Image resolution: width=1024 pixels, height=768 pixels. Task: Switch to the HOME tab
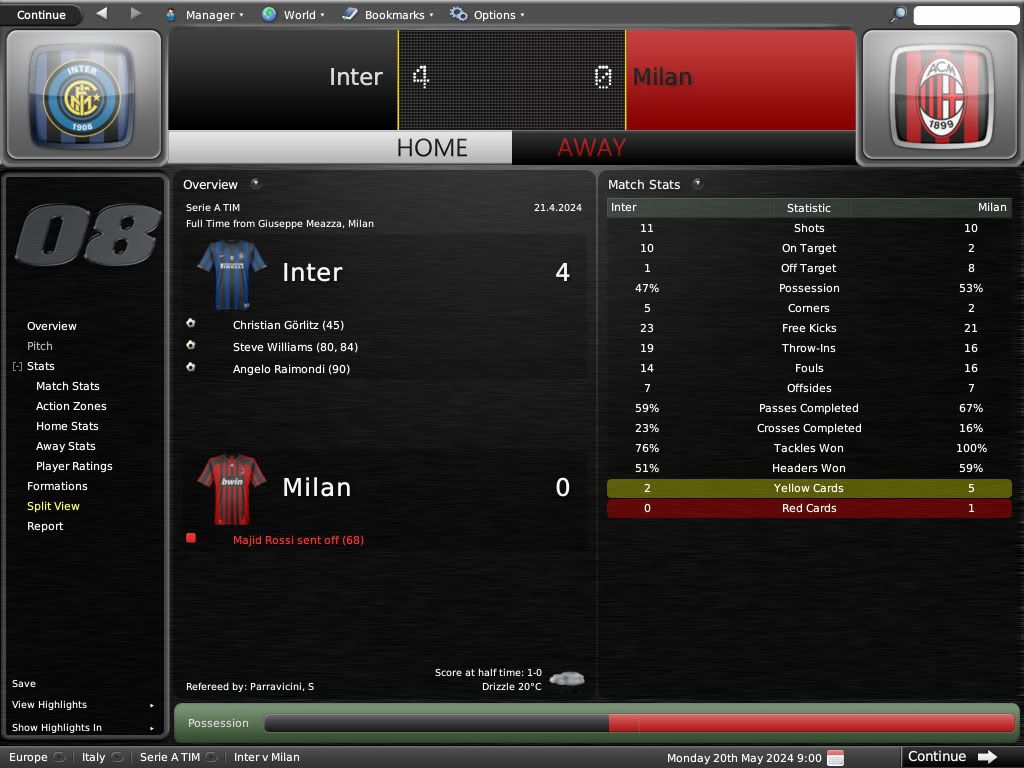pyautogui.click(x=432, y=148)
